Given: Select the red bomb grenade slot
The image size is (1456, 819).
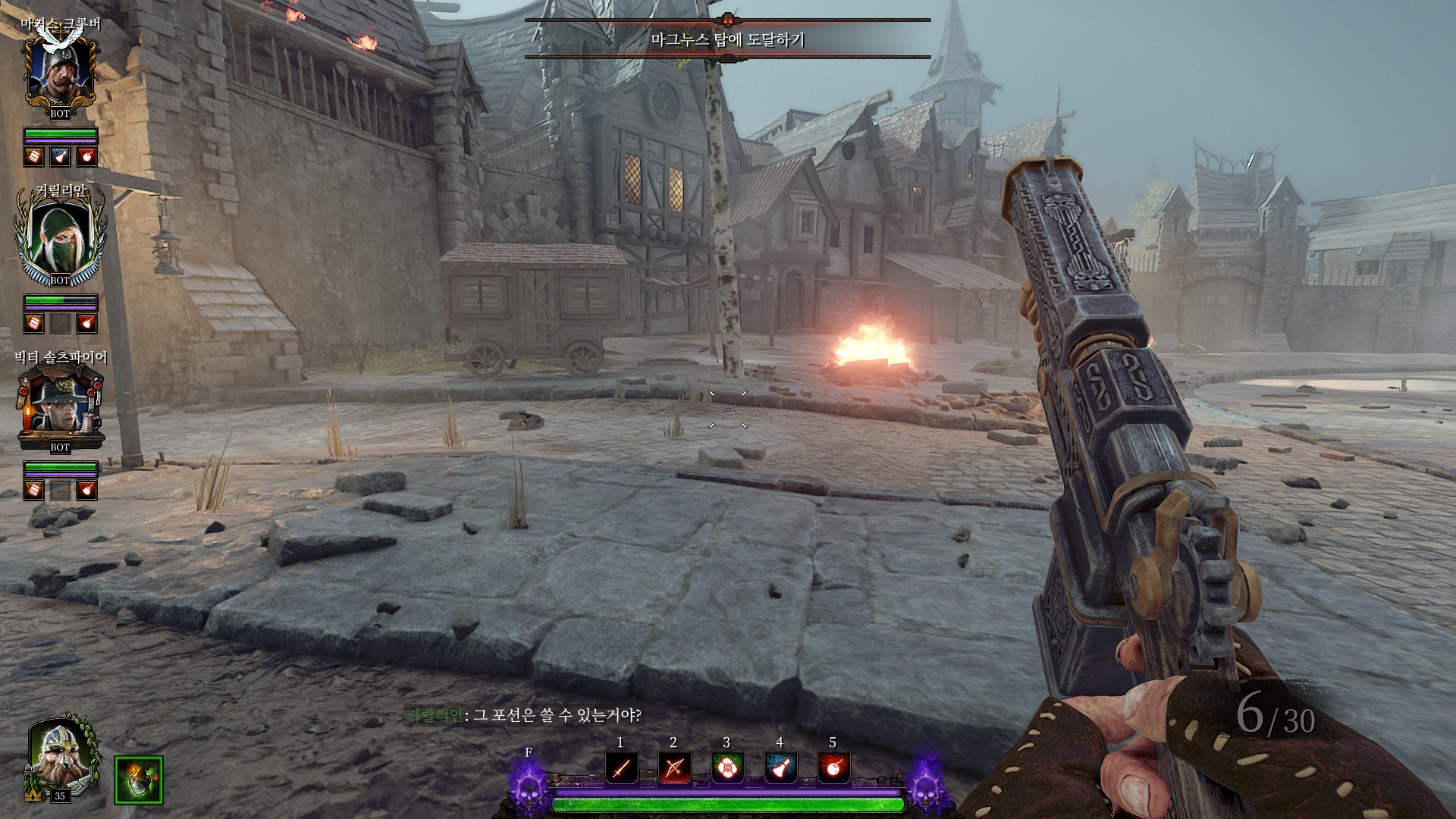Looking at the screenshot, I should coord(833,769).
